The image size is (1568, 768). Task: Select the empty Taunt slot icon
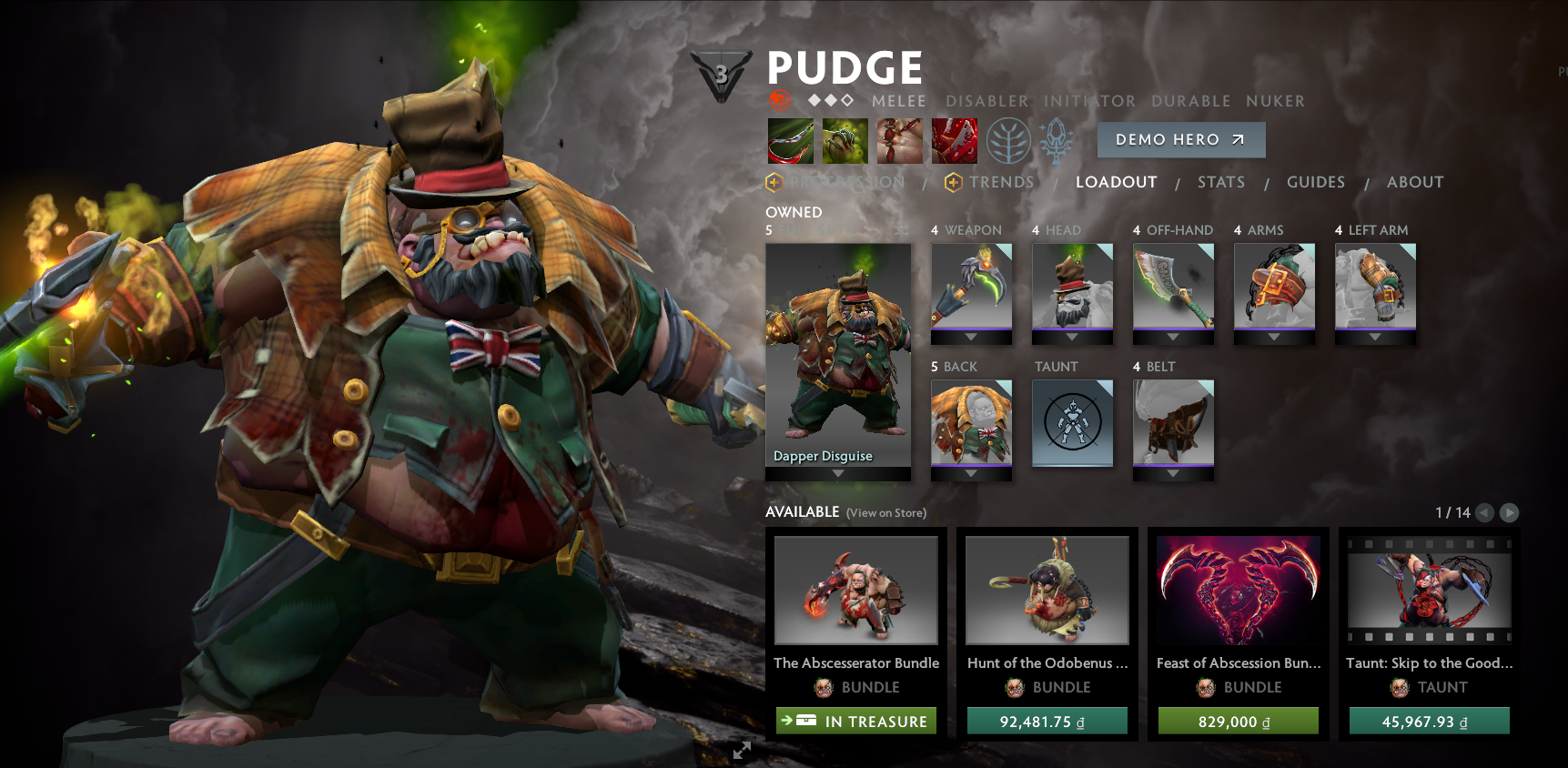[1072, 422]
